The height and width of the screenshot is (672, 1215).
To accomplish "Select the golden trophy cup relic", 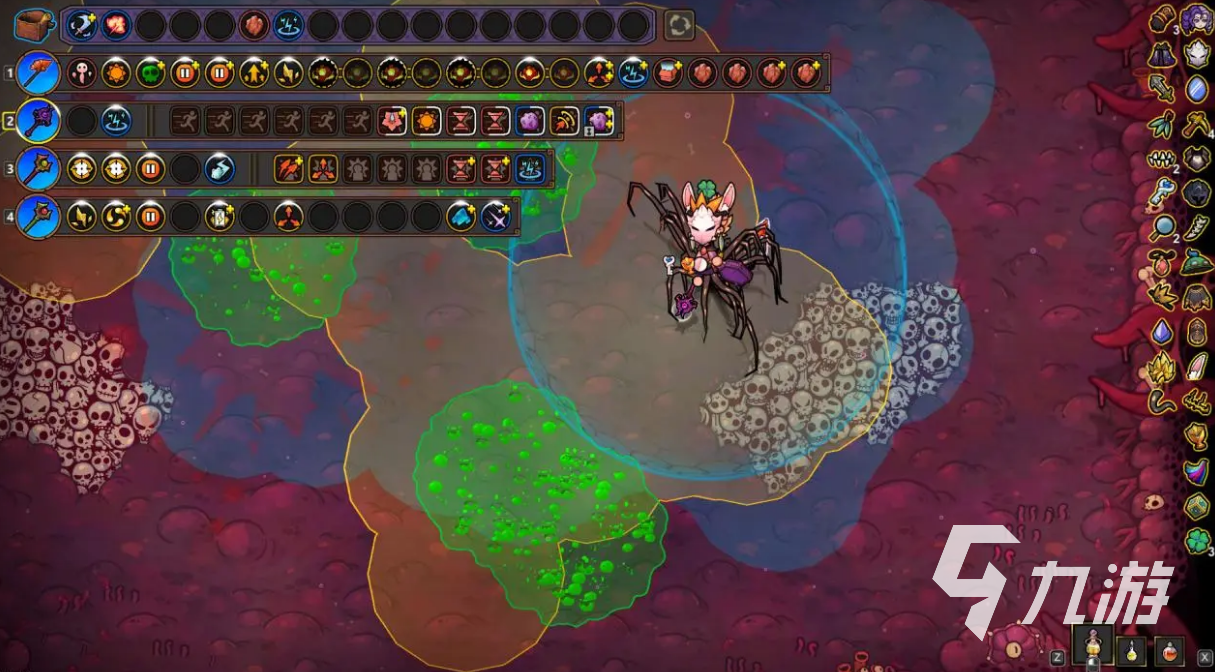I will (1197, 436).
